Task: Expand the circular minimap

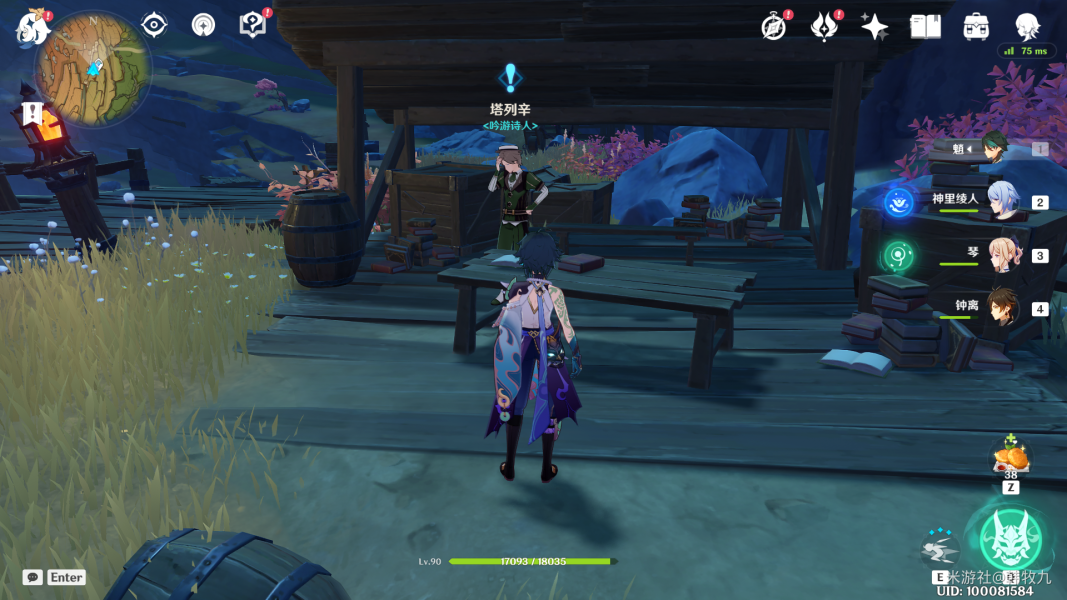Action: pyautogui.click(x=92, y=68)
